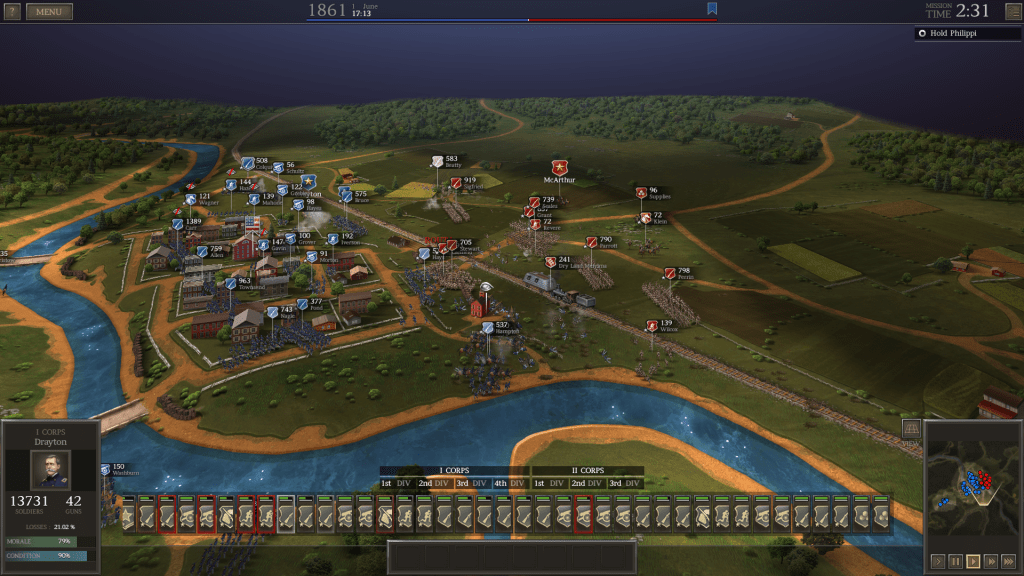Open the game menu with the MENU button

click(x=49, y=12)
